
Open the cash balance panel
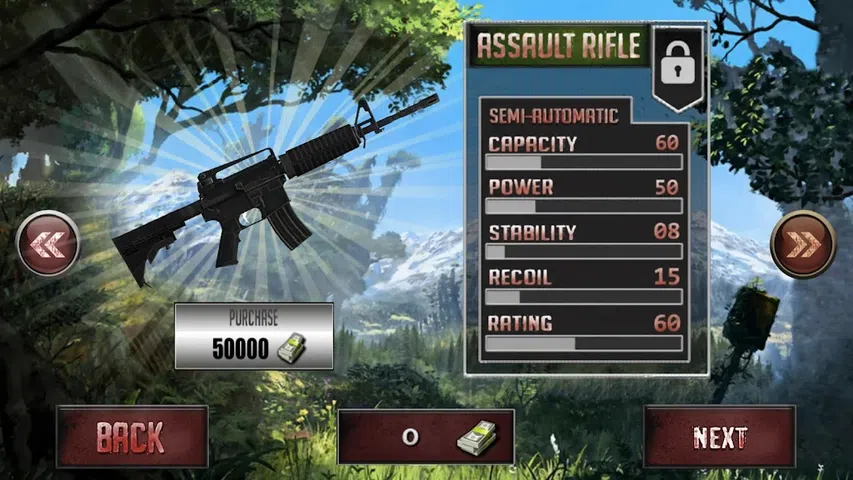click(426, 437)
